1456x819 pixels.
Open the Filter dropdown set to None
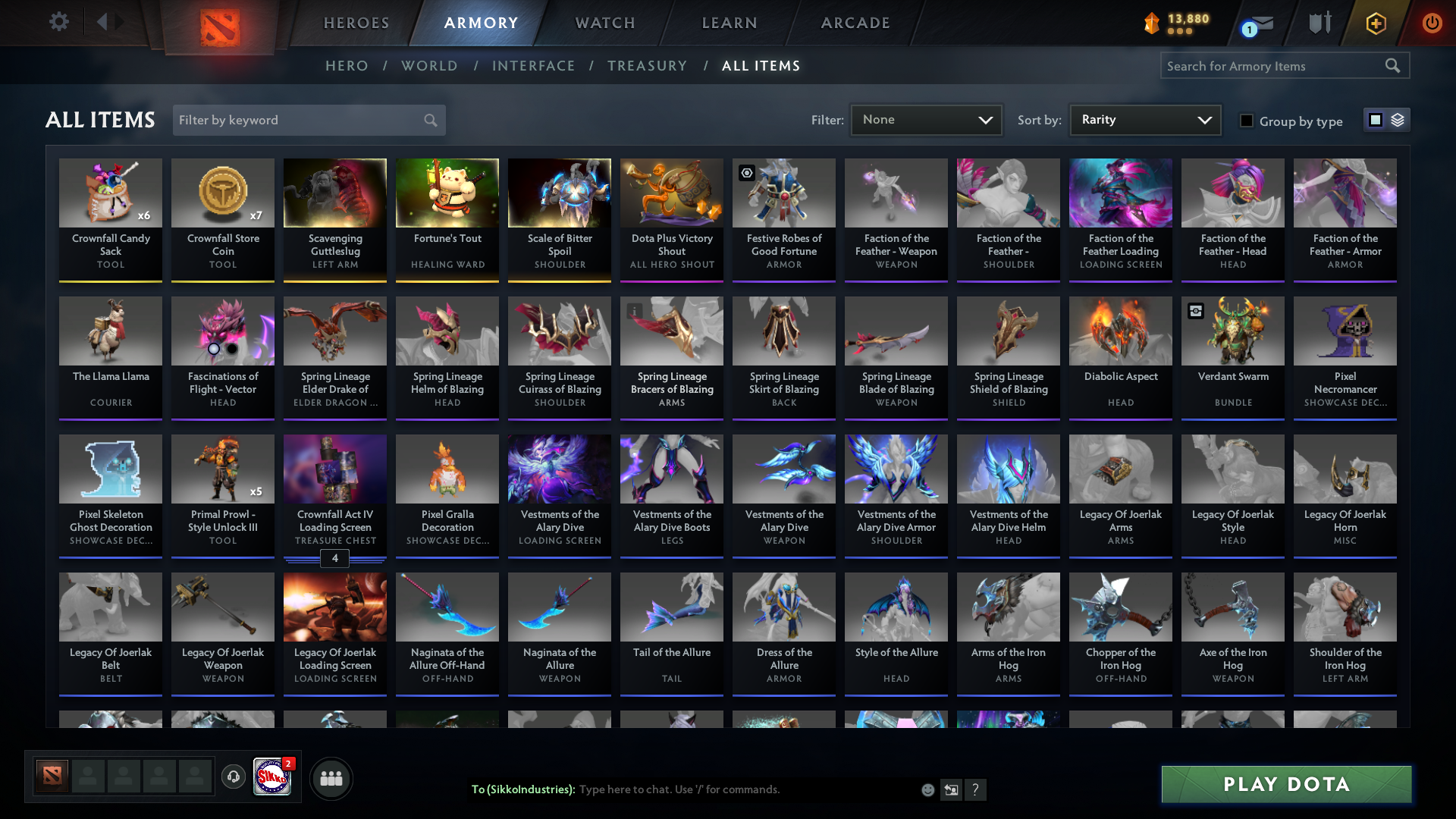925,119
